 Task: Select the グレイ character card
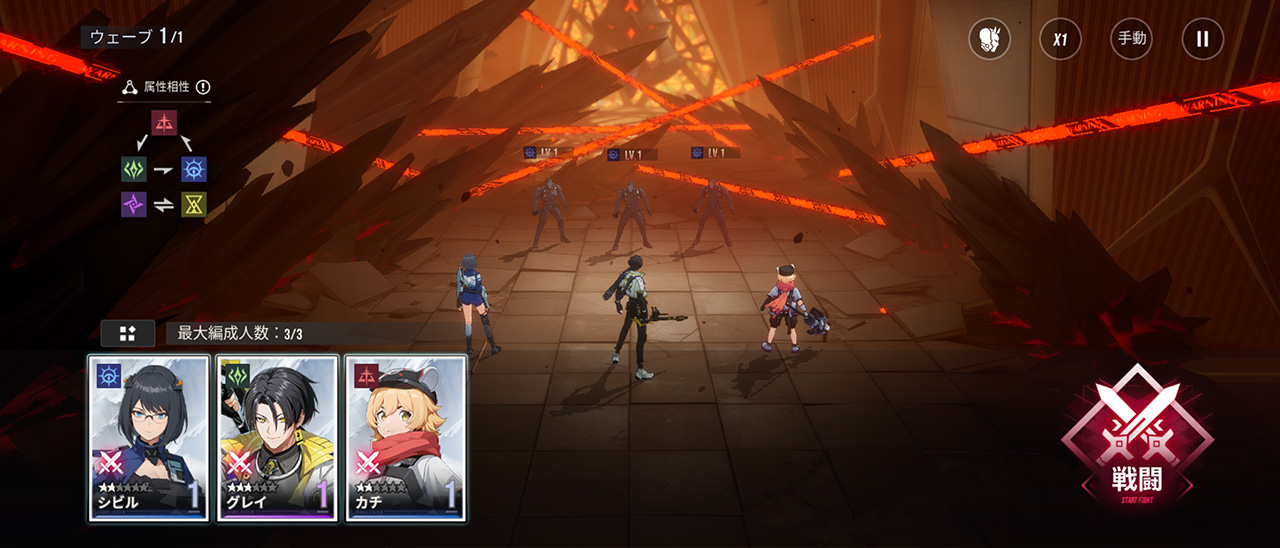pos(277,438)
